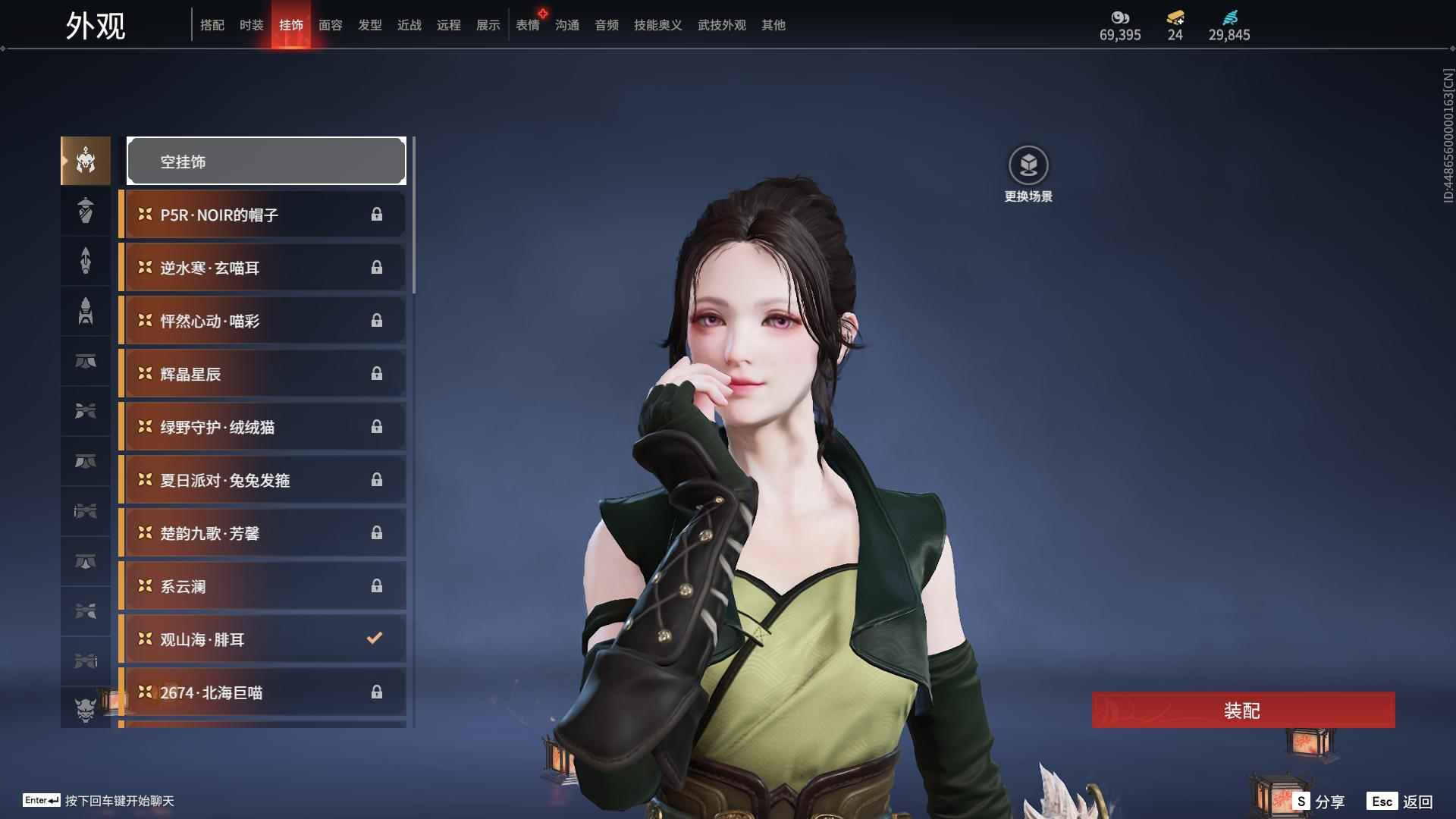Select the 发型 hairstyle tab
1456x819 pixels.
[x=370, y=25]
